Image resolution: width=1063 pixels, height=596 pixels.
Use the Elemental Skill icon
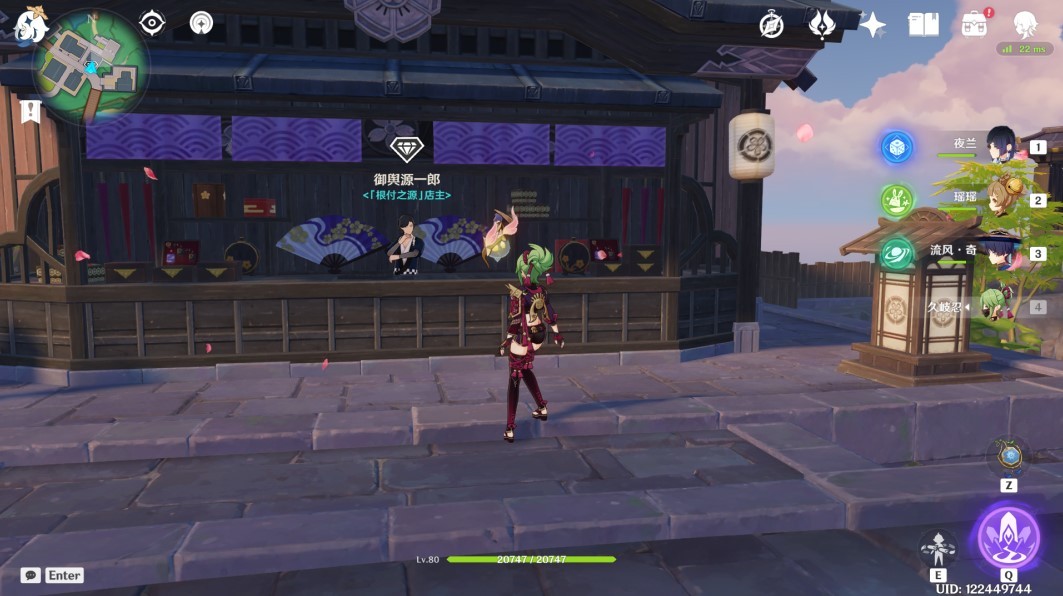938,548
